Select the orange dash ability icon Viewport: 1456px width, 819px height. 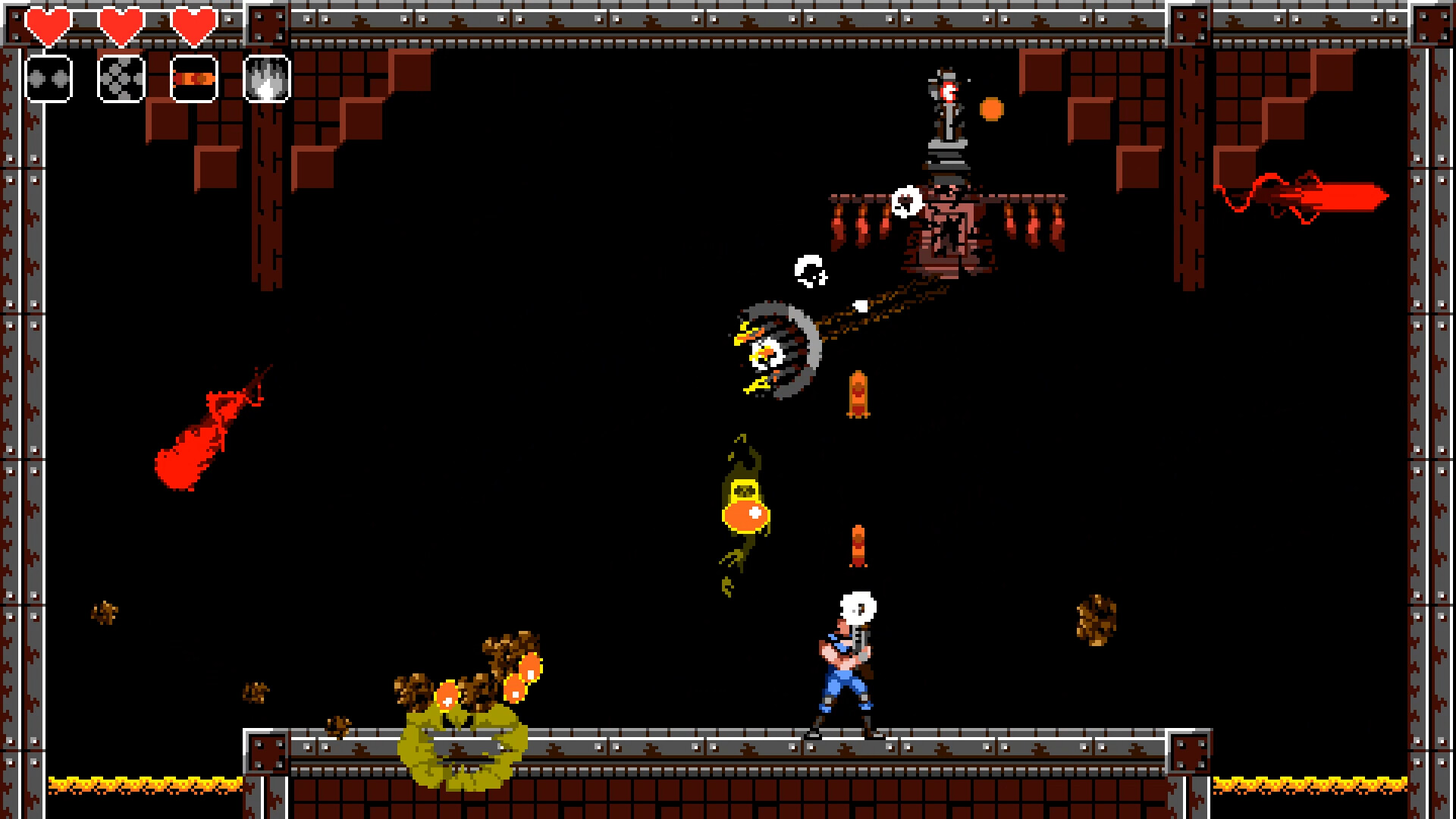(193, 78)
